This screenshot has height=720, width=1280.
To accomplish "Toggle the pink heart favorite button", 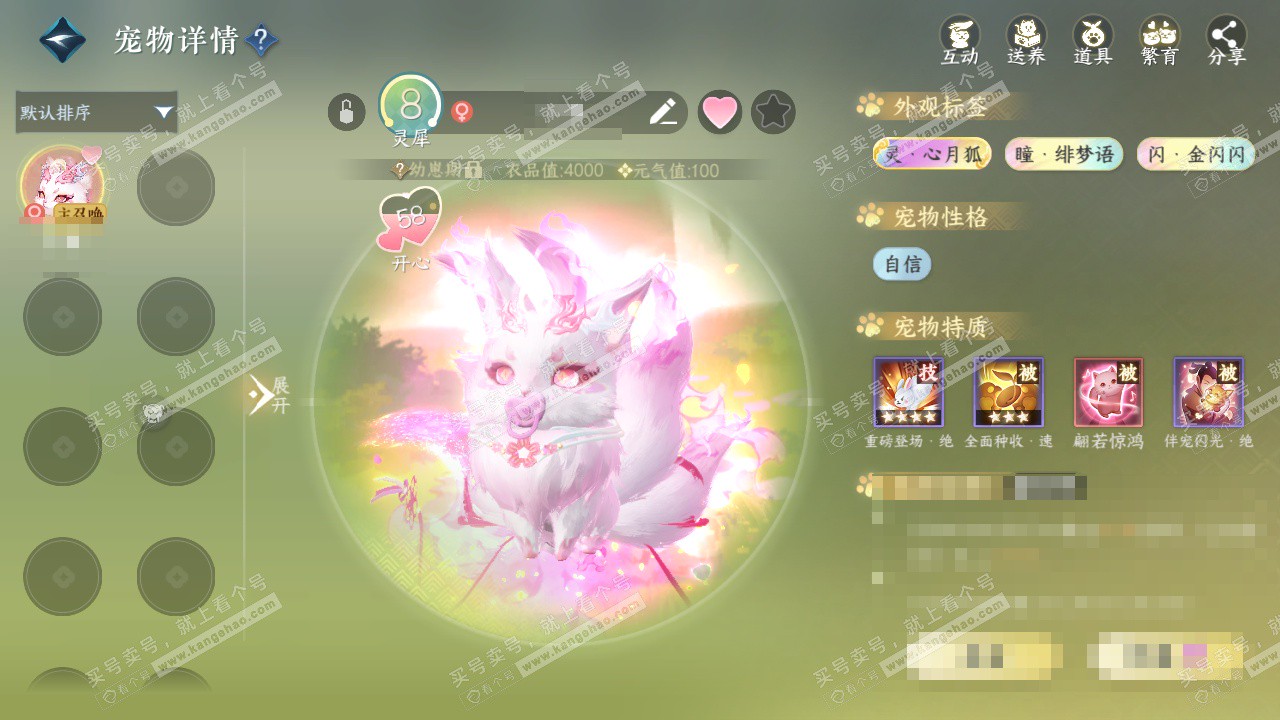I will [x=719, y=112].
